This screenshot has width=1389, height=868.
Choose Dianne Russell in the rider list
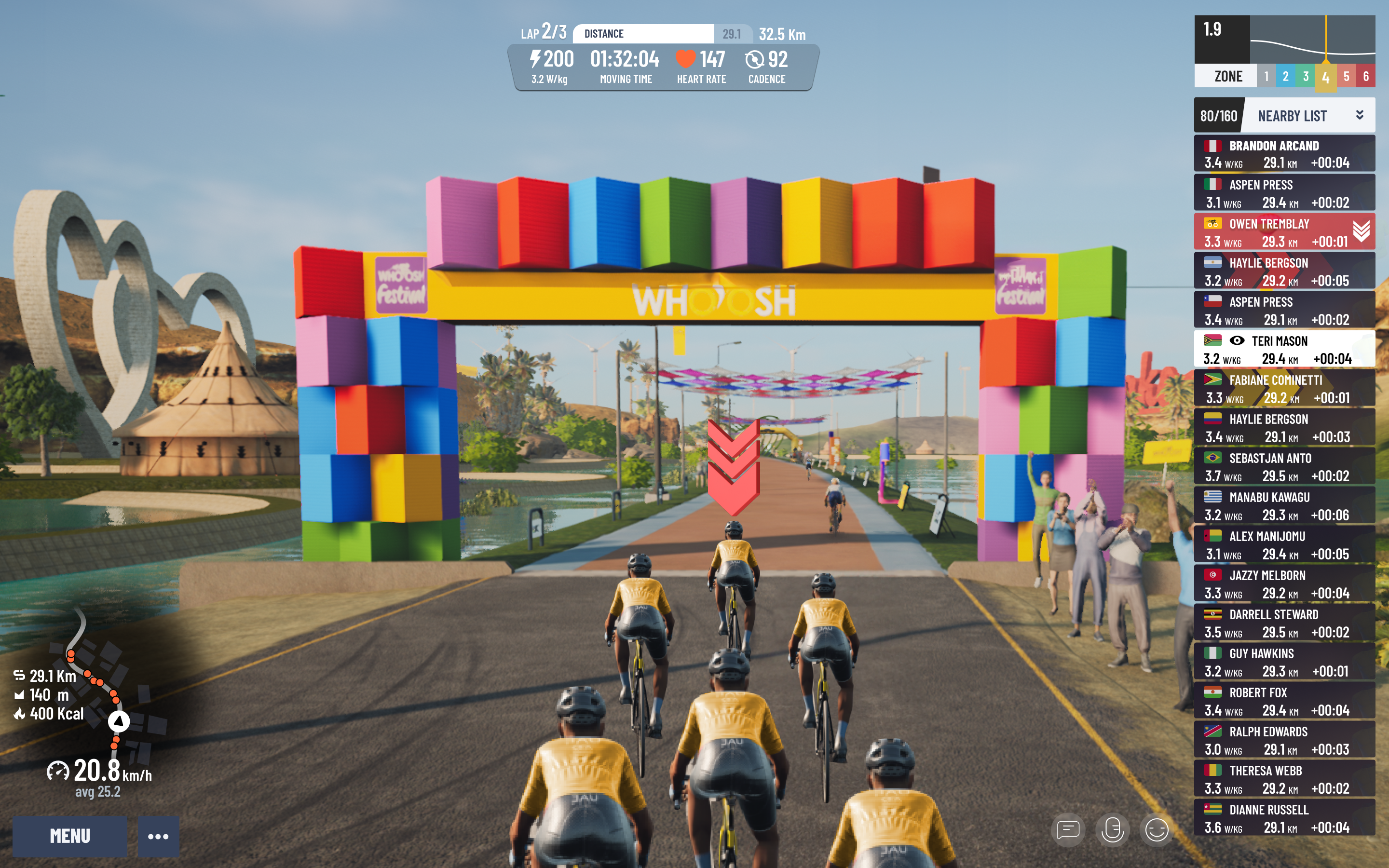pyautogui.click(x=1284, y=817)
